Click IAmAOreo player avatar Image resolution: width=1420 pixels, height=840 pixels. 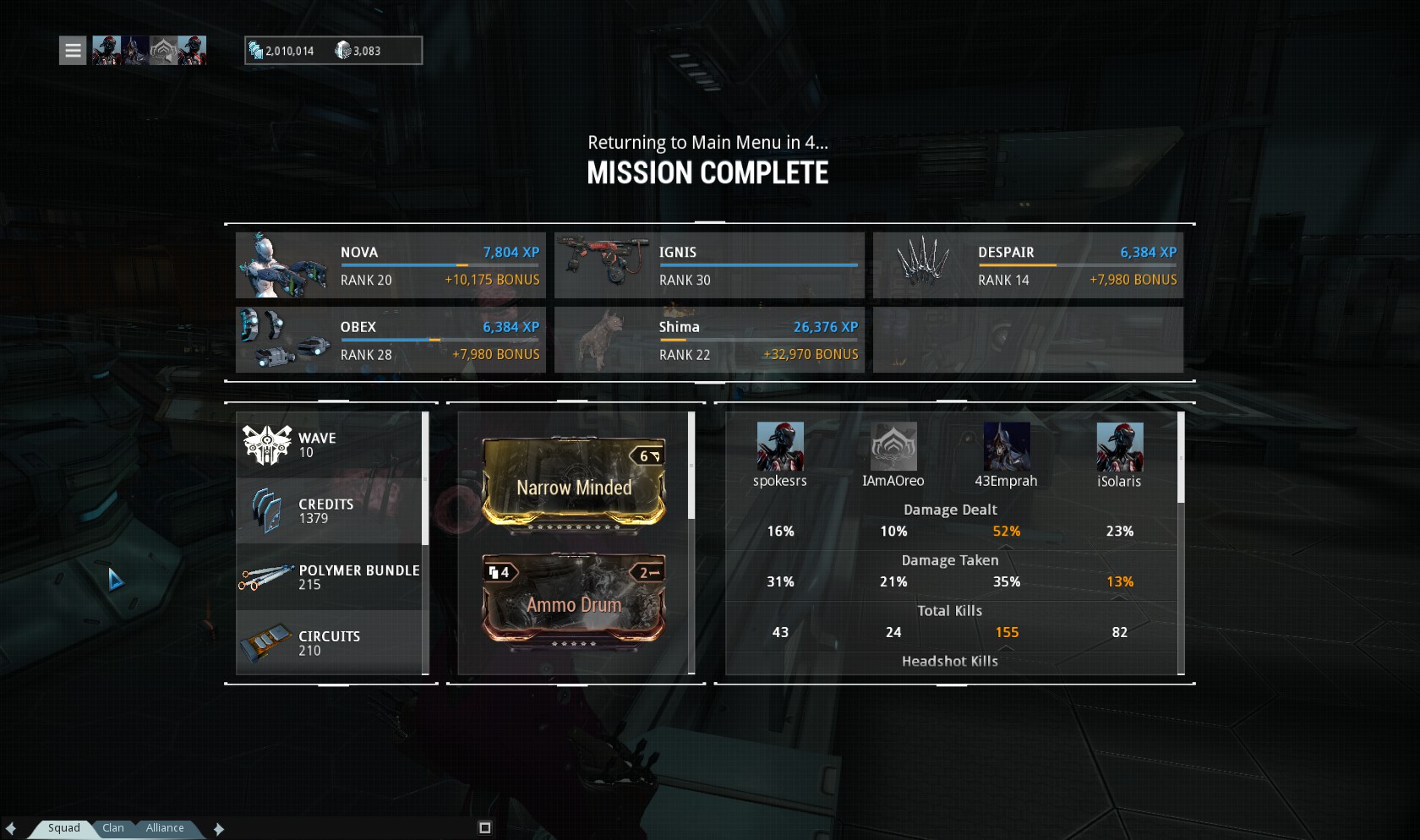pos(893,447)
